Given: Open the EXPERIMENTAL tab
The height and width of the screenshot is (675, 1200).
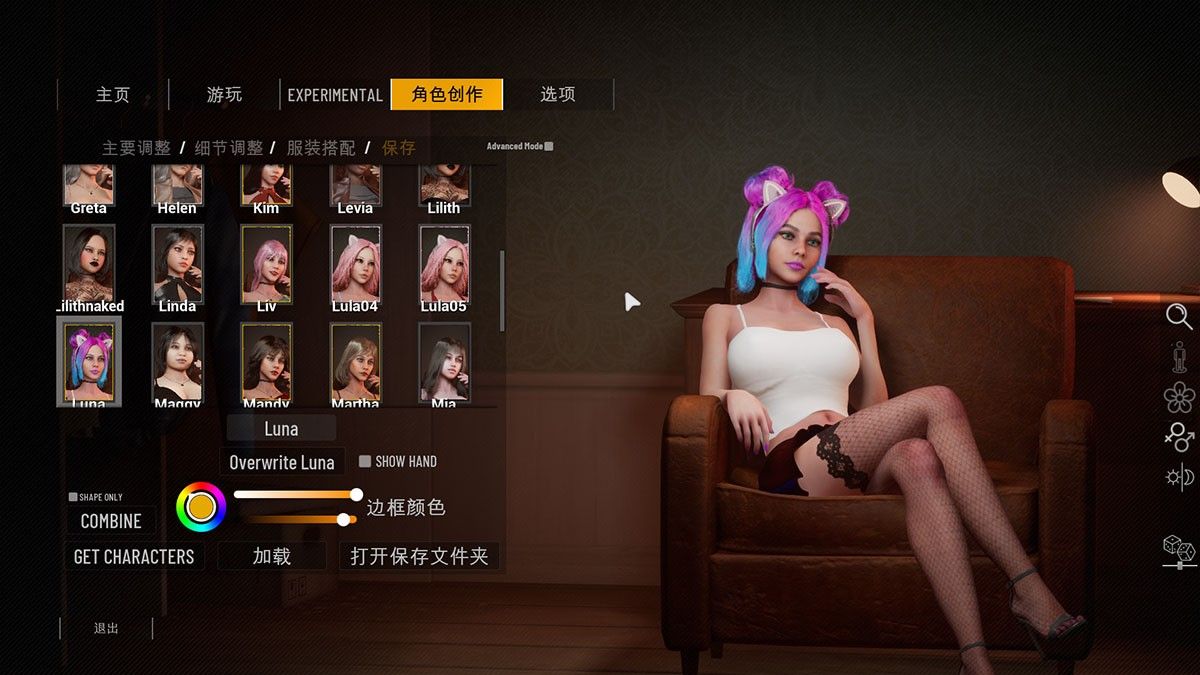Looking at the screenshot, I should pyautogui.click(x=335, y=95).
